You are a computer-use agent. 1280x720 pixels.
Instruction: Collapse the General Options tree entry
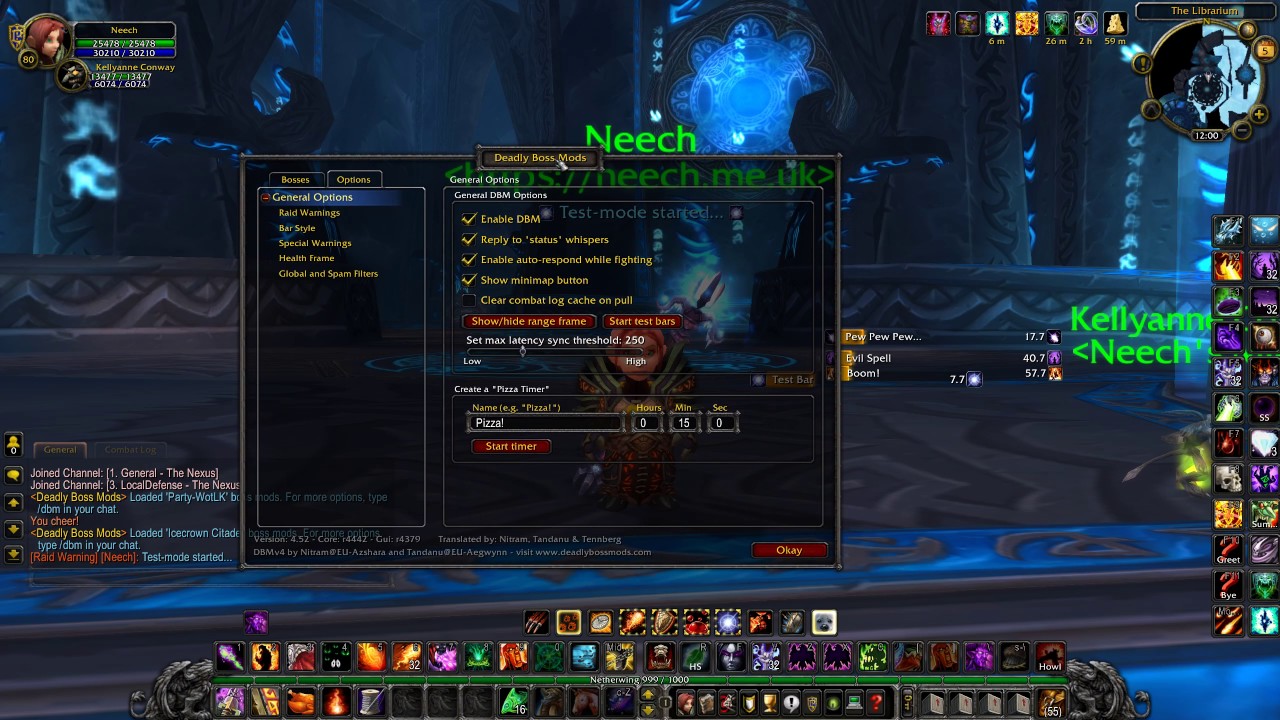(x=265, y=197)
